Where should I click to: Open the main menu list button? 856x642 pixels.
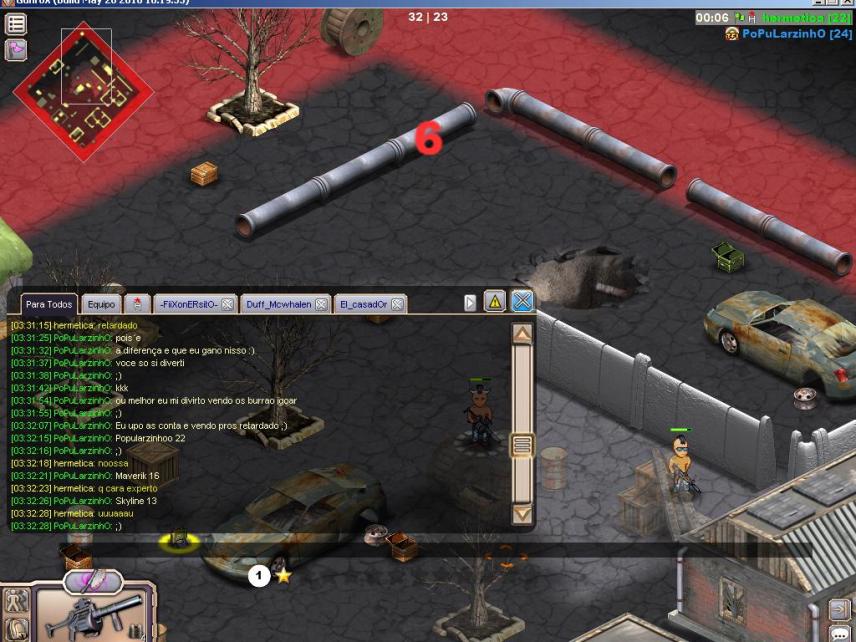pyautogui.click(x=16, y=24)
